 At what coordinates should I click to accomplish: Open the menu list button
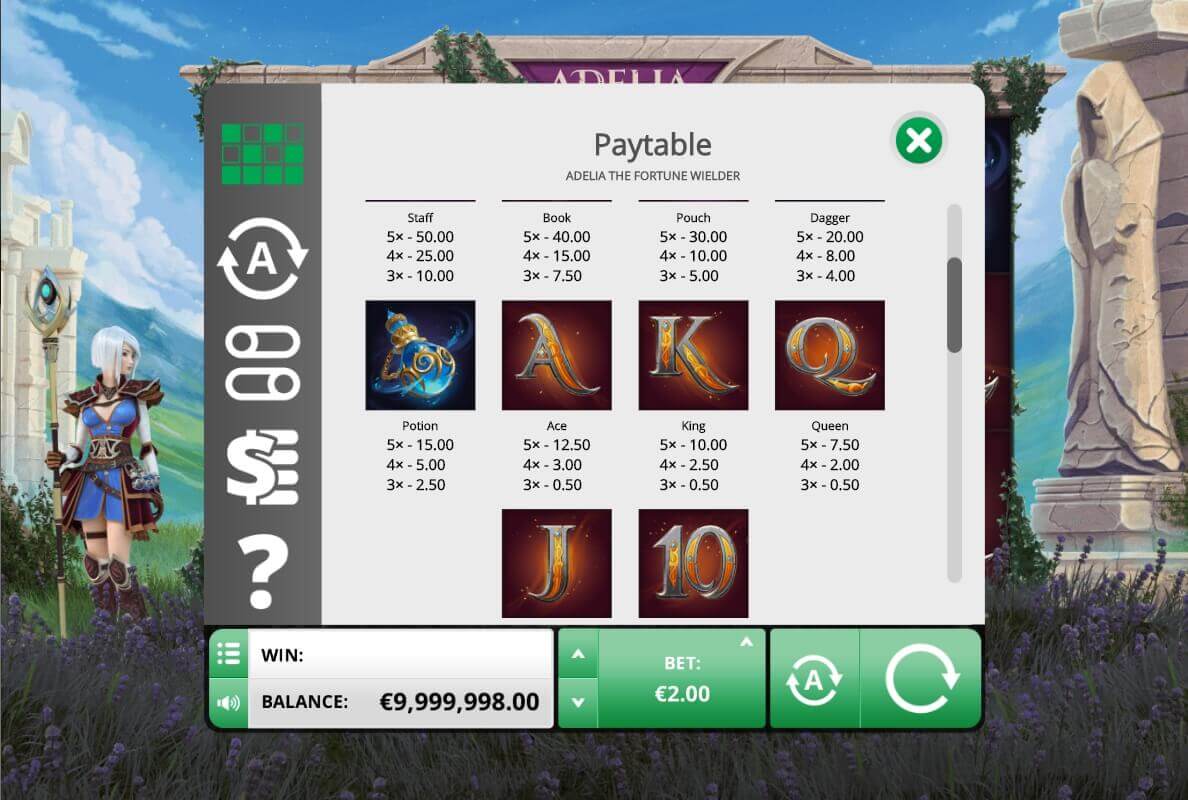point(229,655)
